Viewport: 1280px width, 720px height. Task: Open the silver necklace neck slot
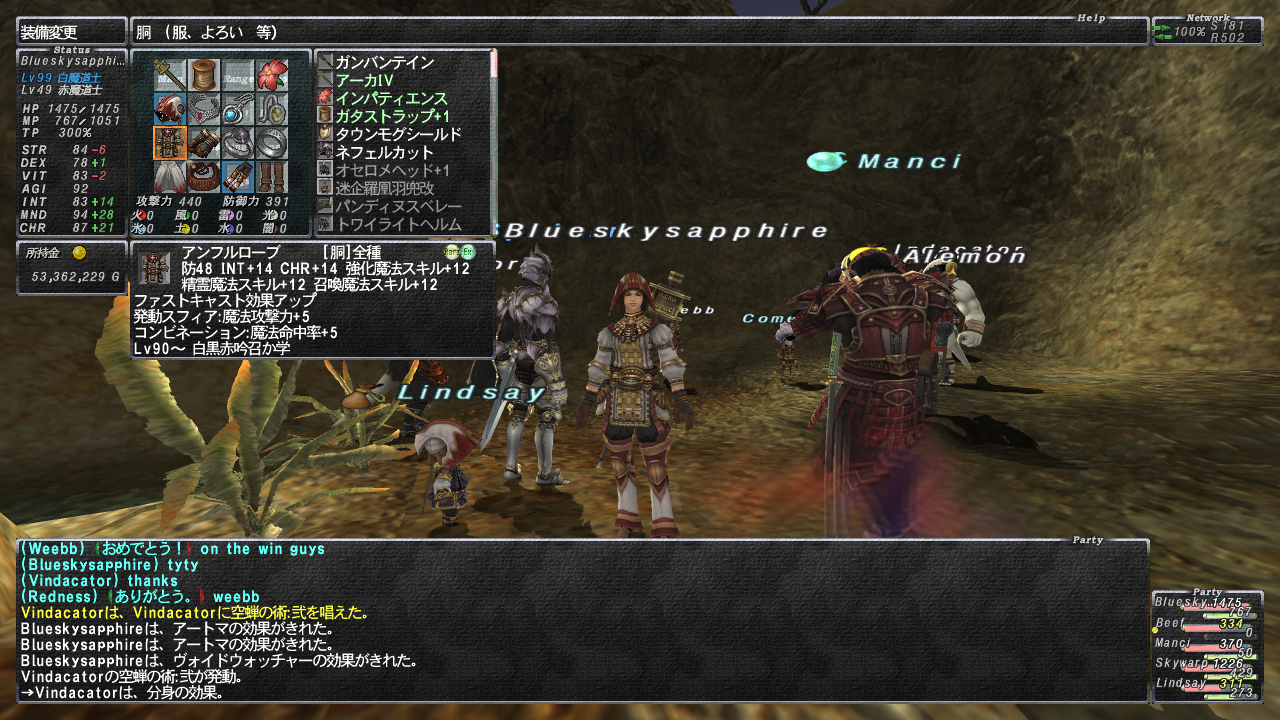pos(204,109)
